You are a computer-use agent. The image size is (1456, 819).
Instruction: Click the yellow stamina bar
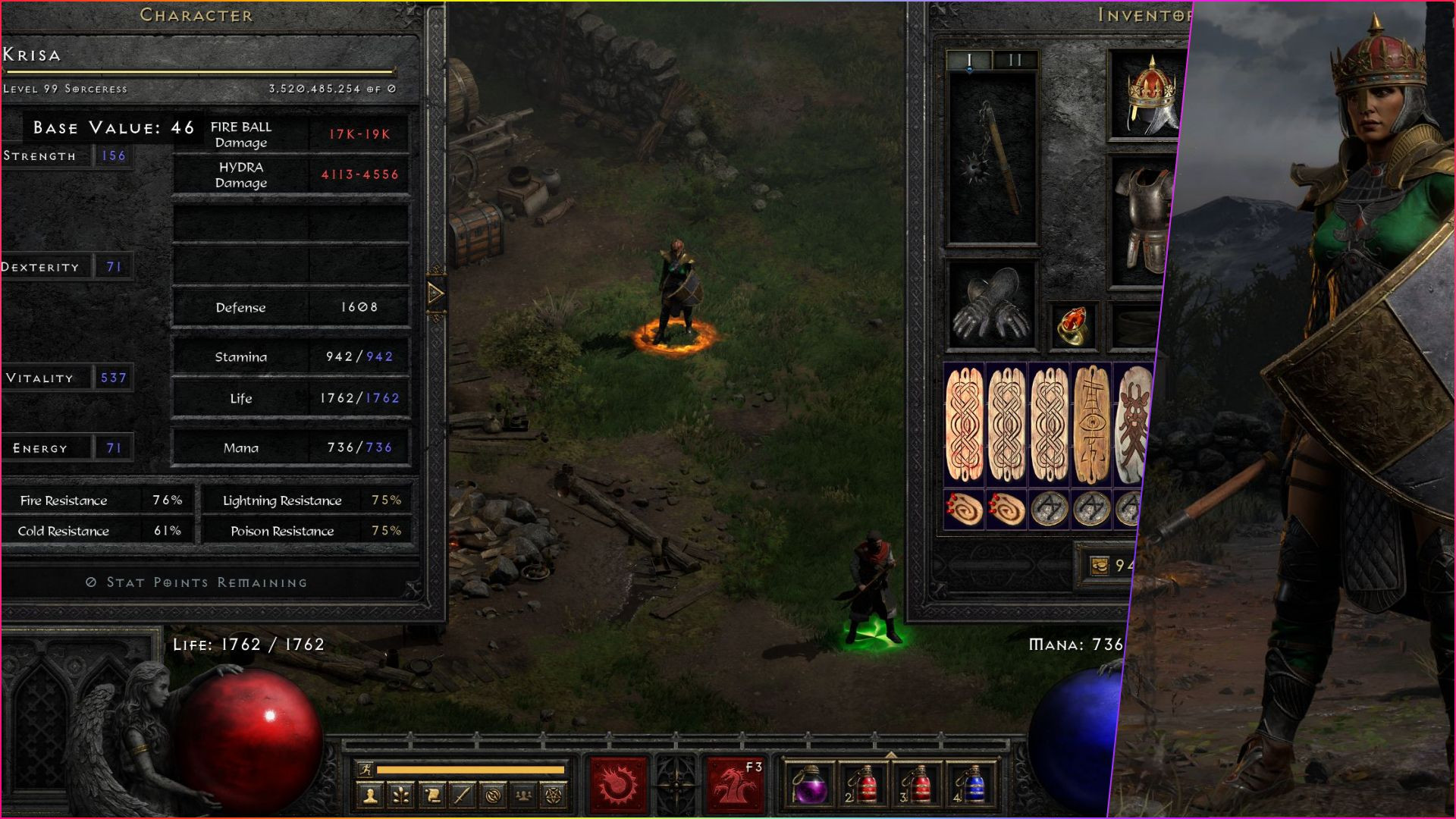pos(470,768)
